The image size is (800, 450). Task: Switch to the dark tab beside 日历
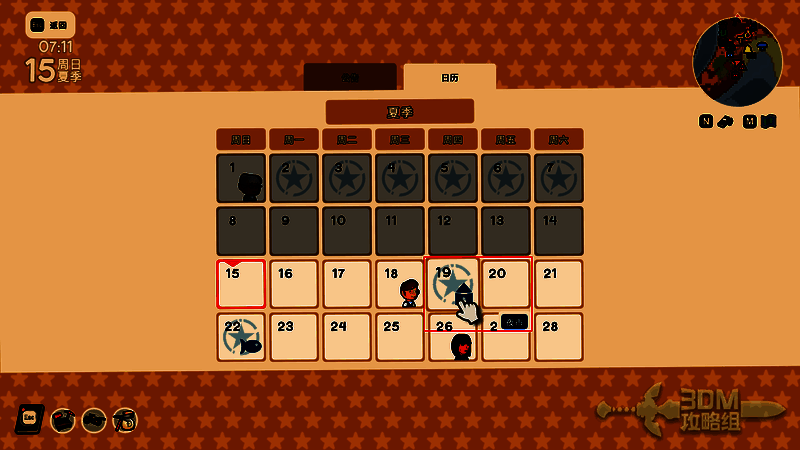pyautogui.click(x=350, y=77)
